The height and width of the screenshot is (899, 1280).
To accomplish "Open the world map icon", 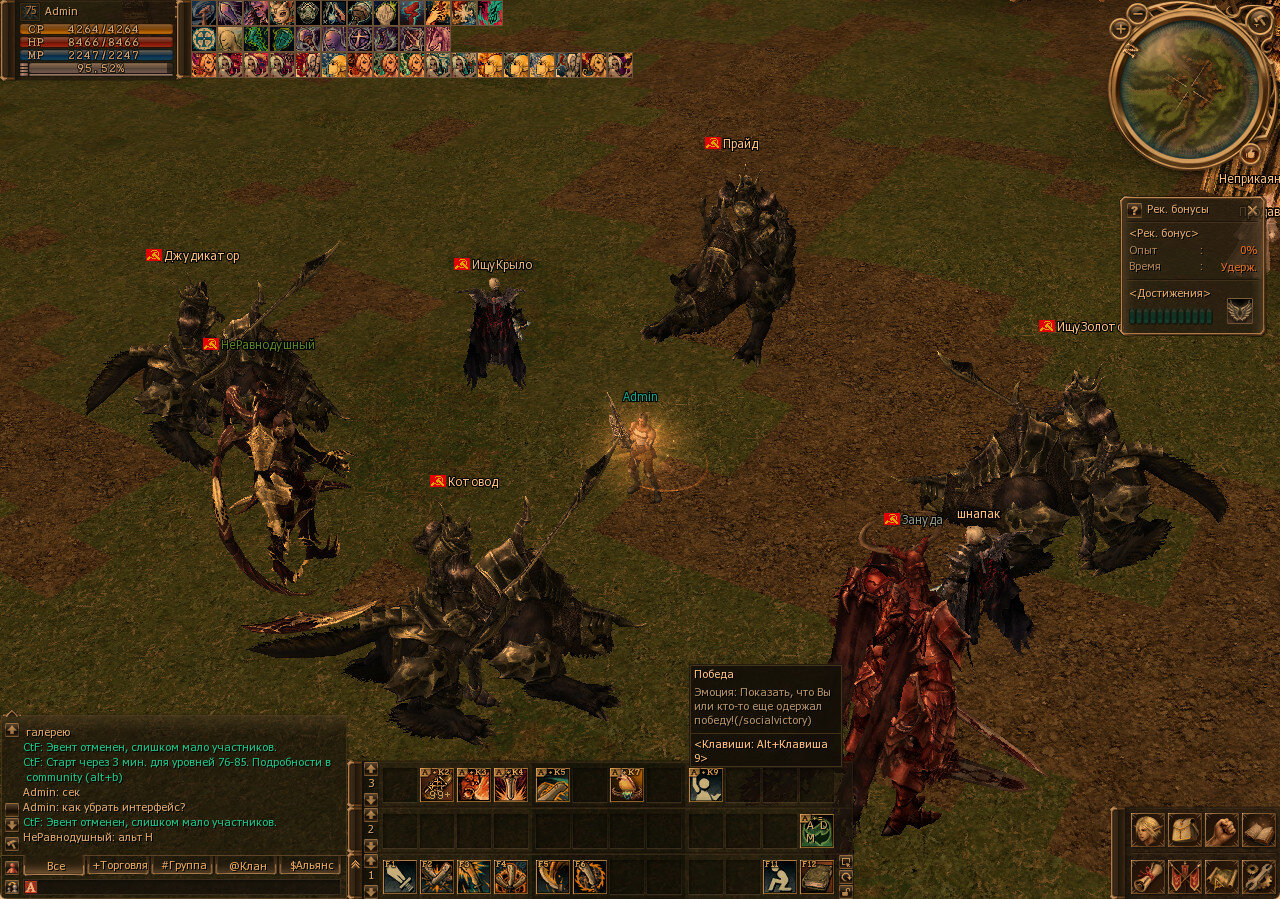I will (1222, 876).
